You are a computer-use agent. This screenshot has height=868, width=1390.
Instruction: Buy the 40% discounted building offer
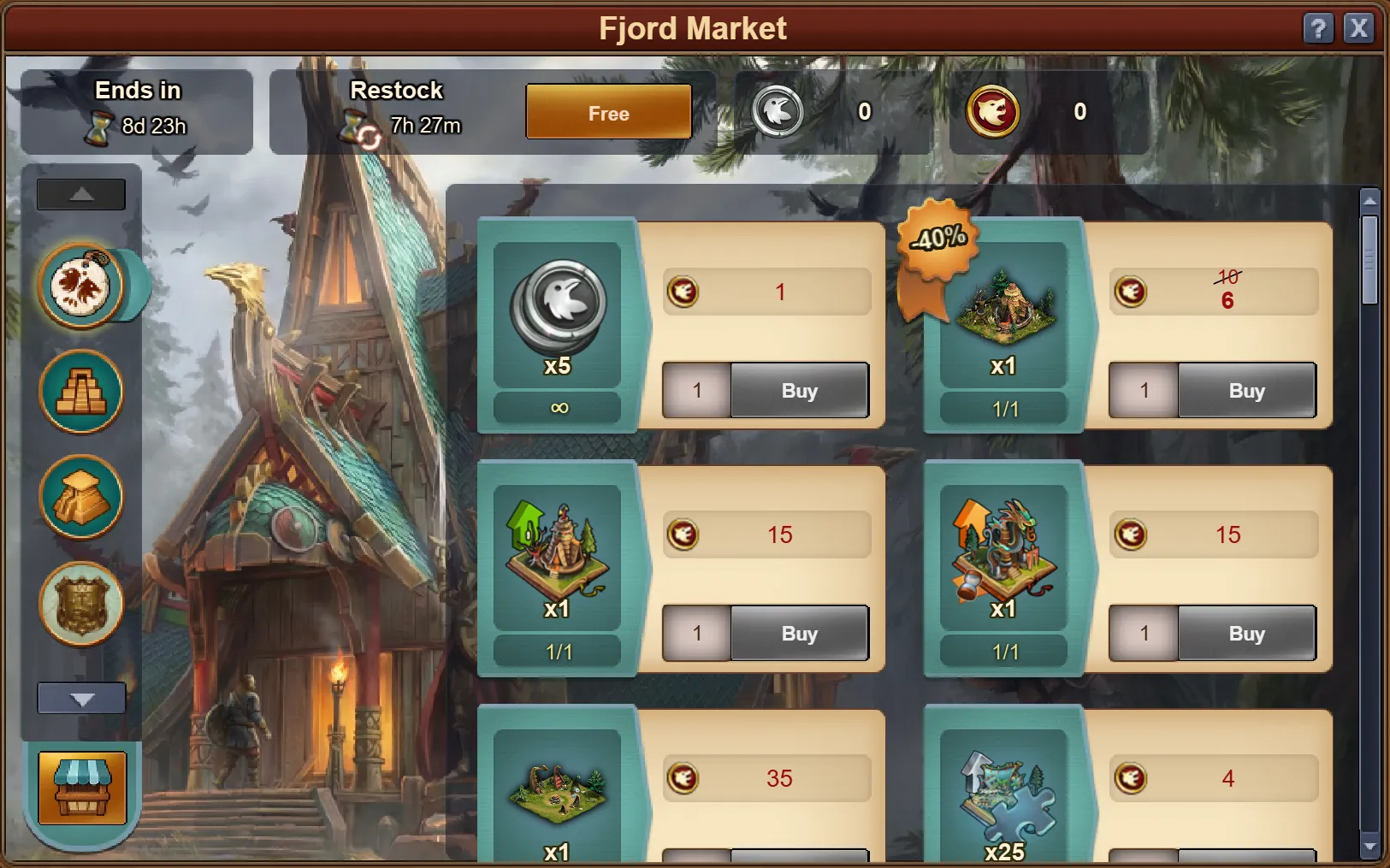(1246, 391)
